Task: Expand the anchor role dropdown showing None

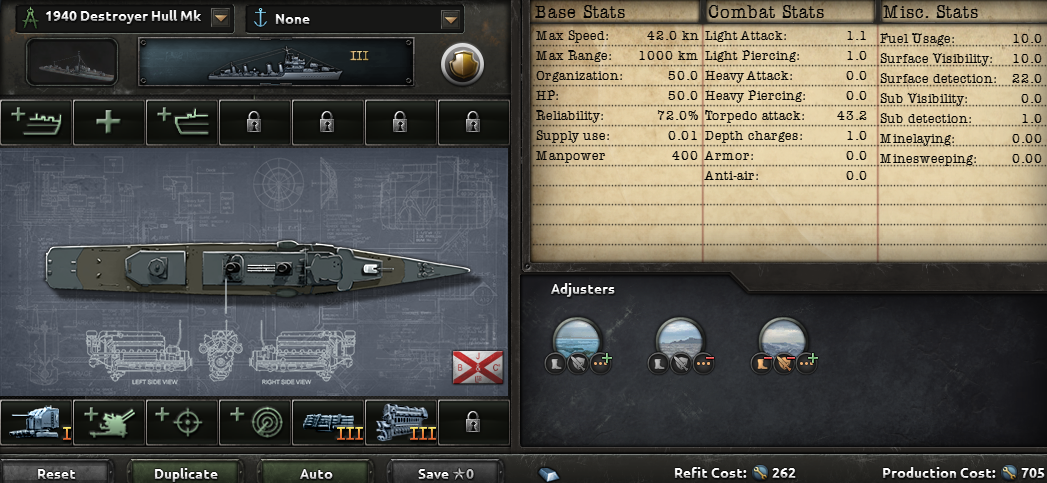Action: click(x=451, y=18)
